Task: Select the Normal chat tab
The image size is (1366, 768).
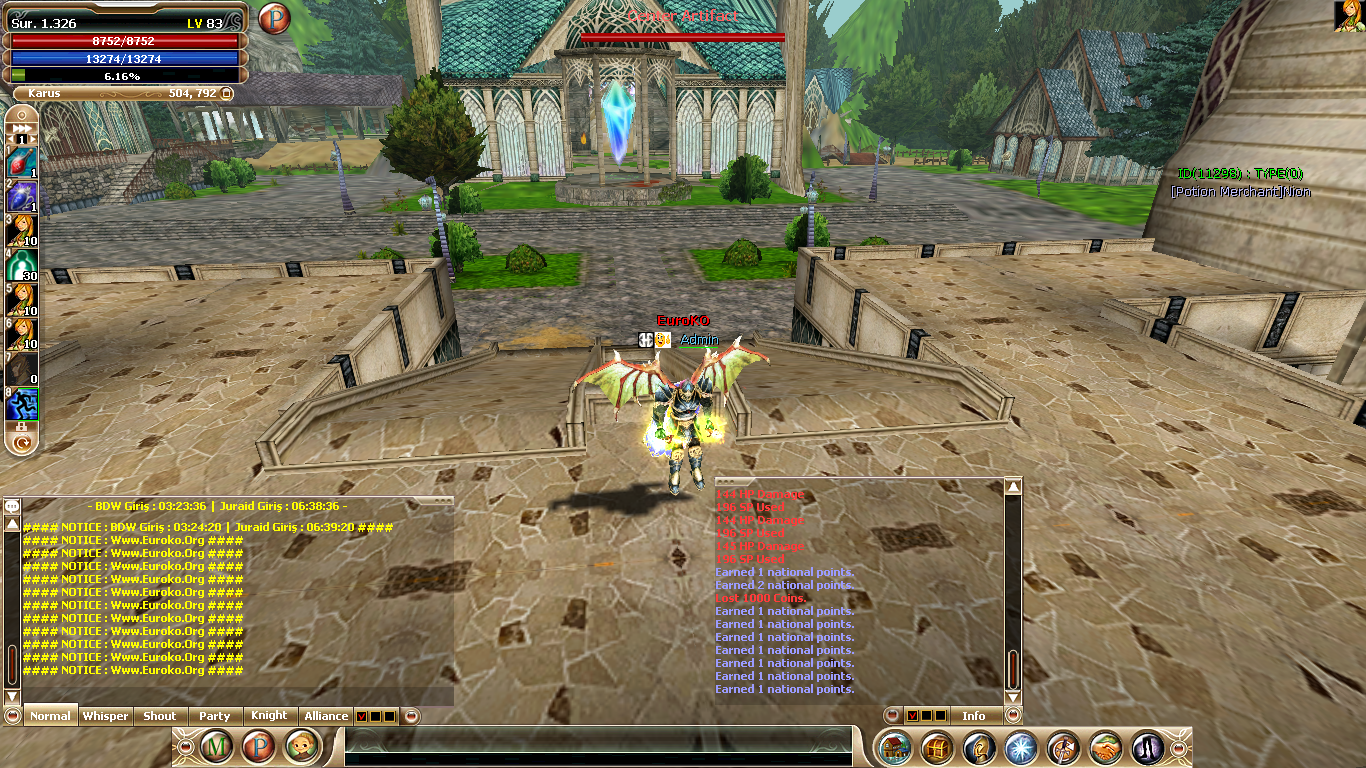Action: click(50, 716)
